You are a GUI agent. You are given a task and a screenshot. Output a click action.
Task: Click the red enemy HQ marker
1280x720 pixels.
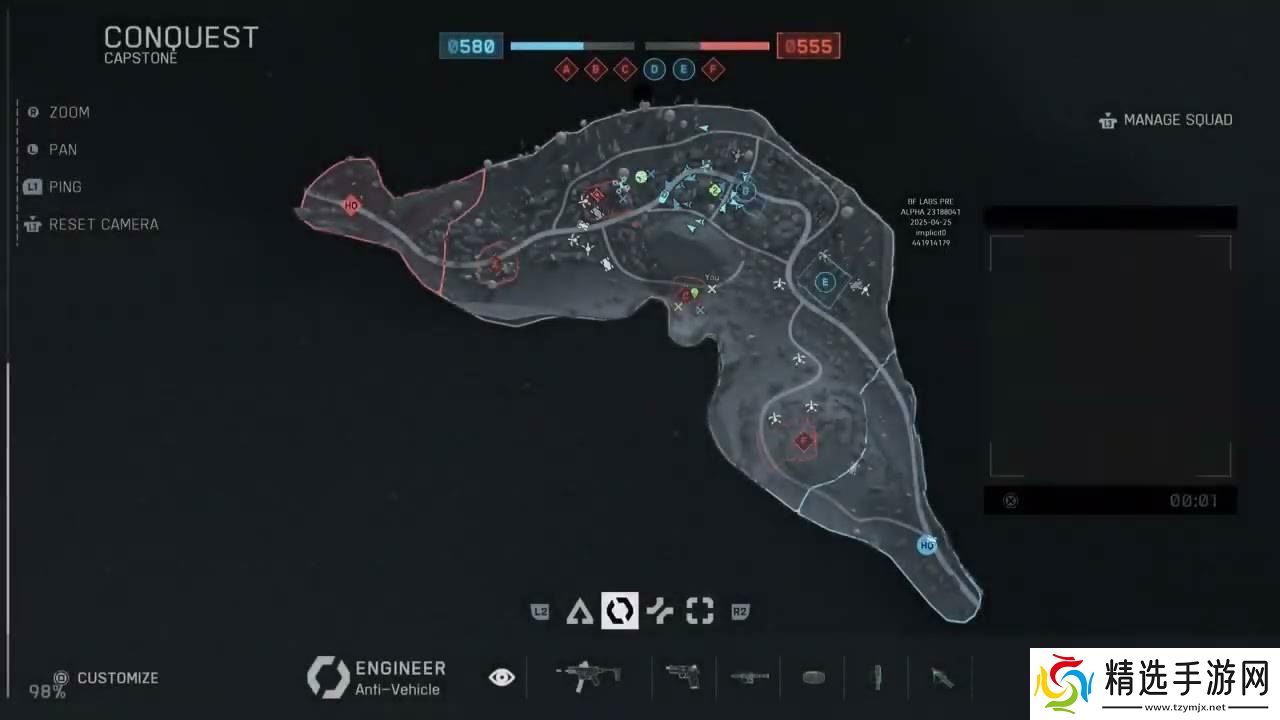click(x=351, y=205)
